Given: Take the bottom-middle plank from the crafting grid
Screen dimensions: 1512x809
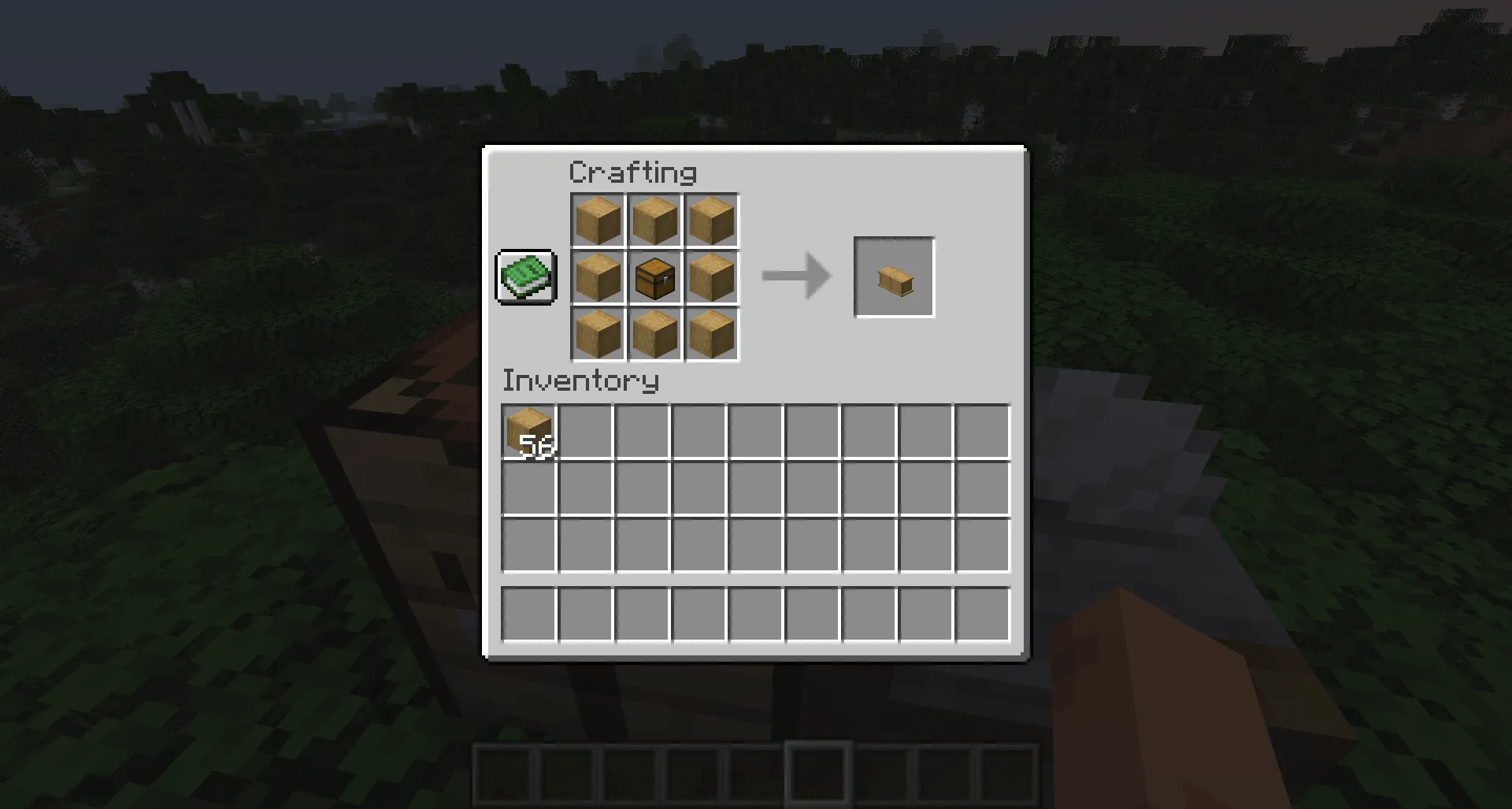Looking at the screenshot, I should [x=654, y=334].
